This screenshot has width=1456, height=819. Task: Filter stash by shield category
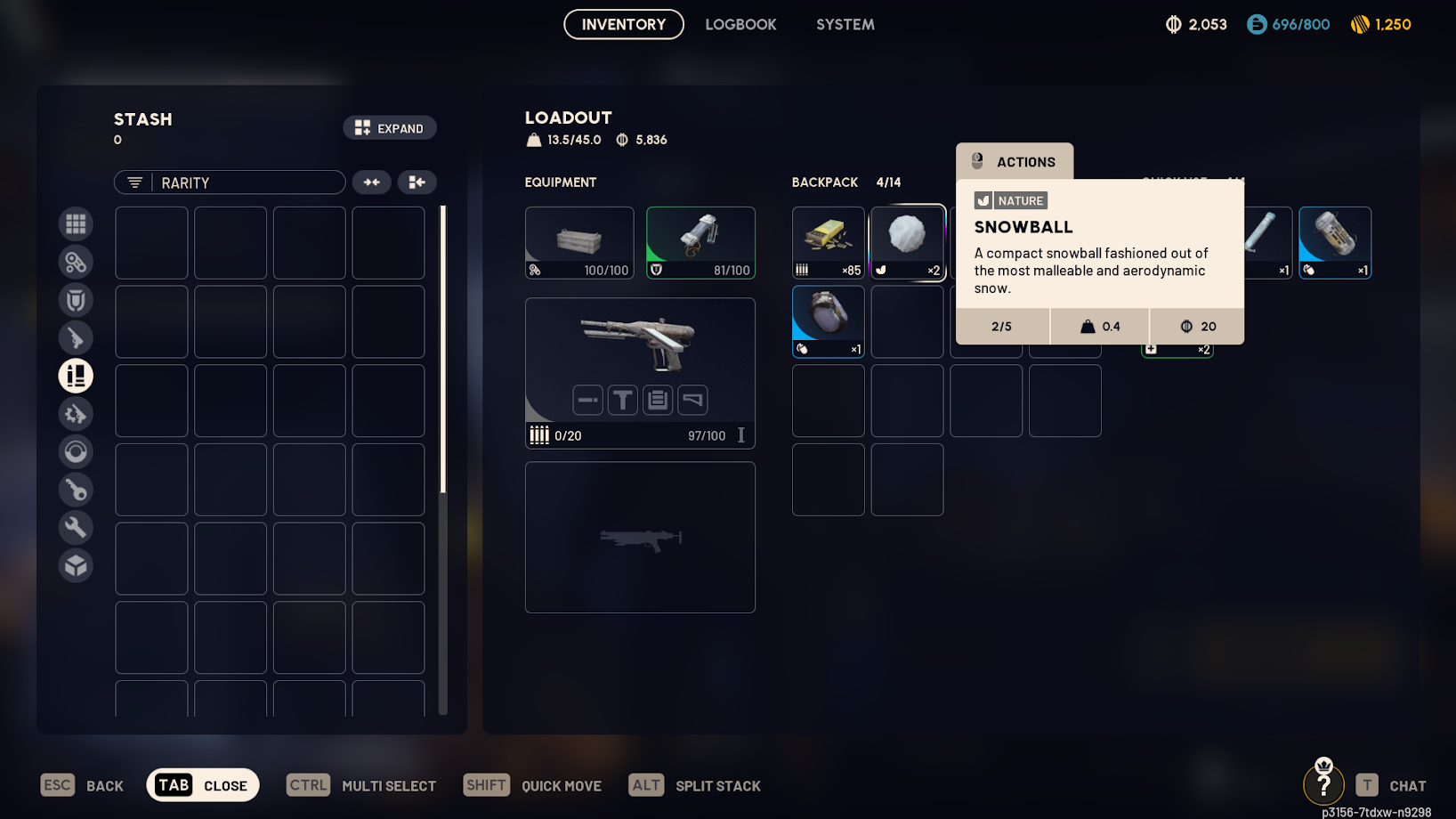[x=76, y=300]
